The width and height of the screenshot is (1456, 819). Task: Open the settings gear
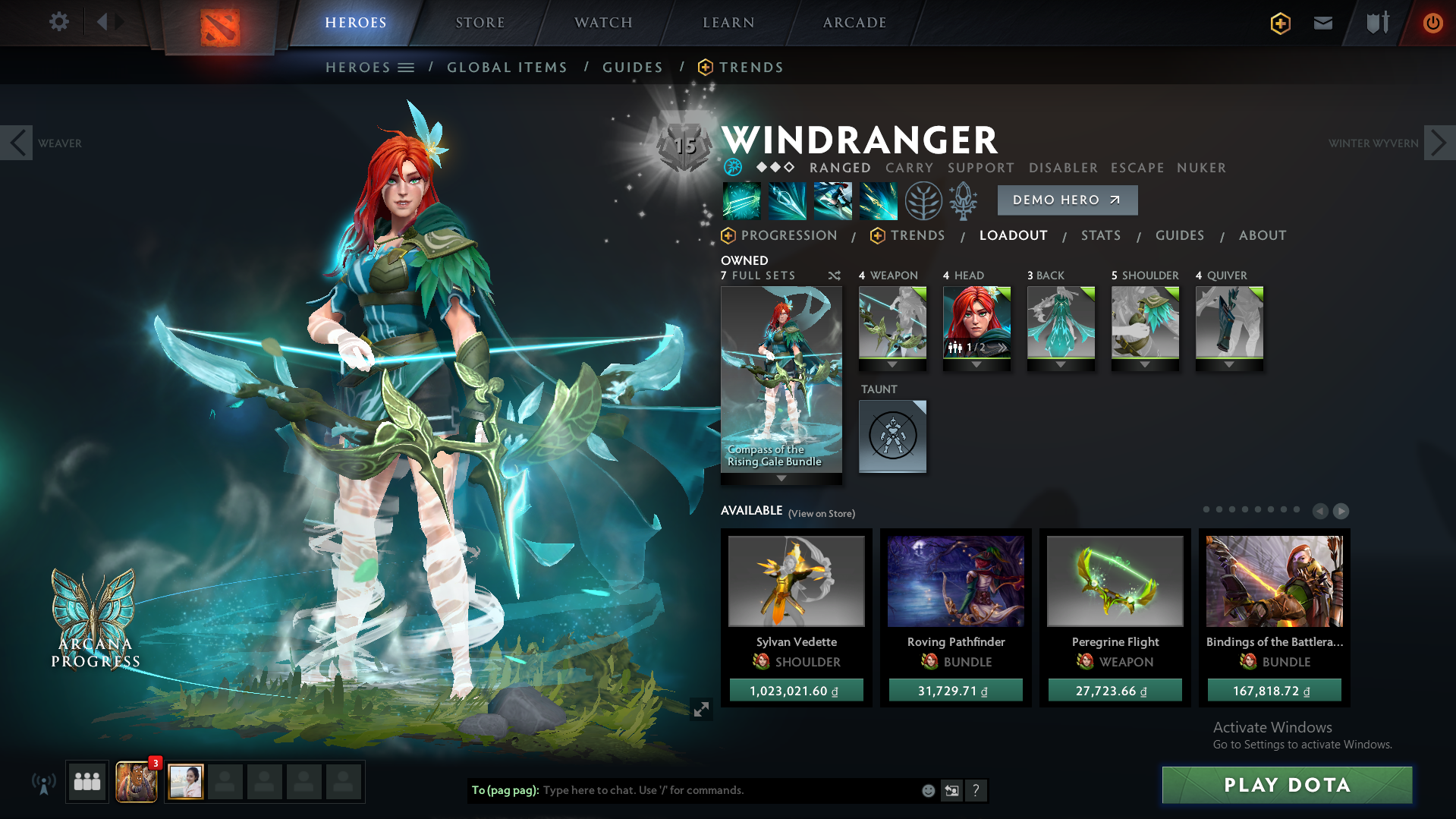[x=58, y=22]
